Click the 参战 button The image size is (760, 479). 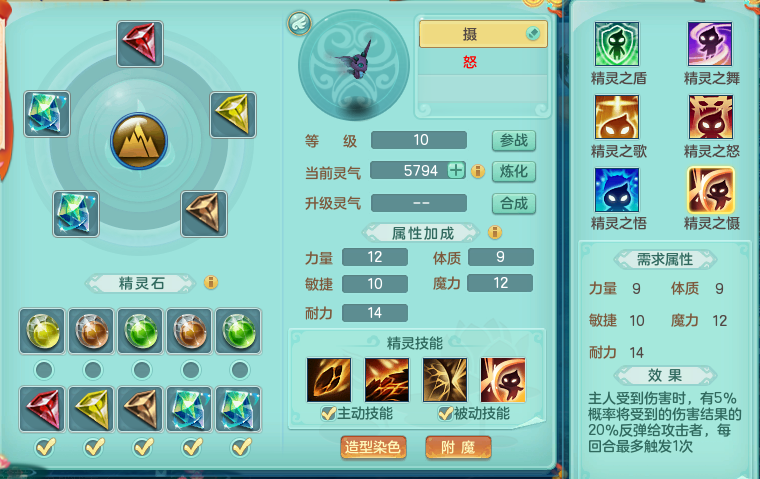click(513, 140)
